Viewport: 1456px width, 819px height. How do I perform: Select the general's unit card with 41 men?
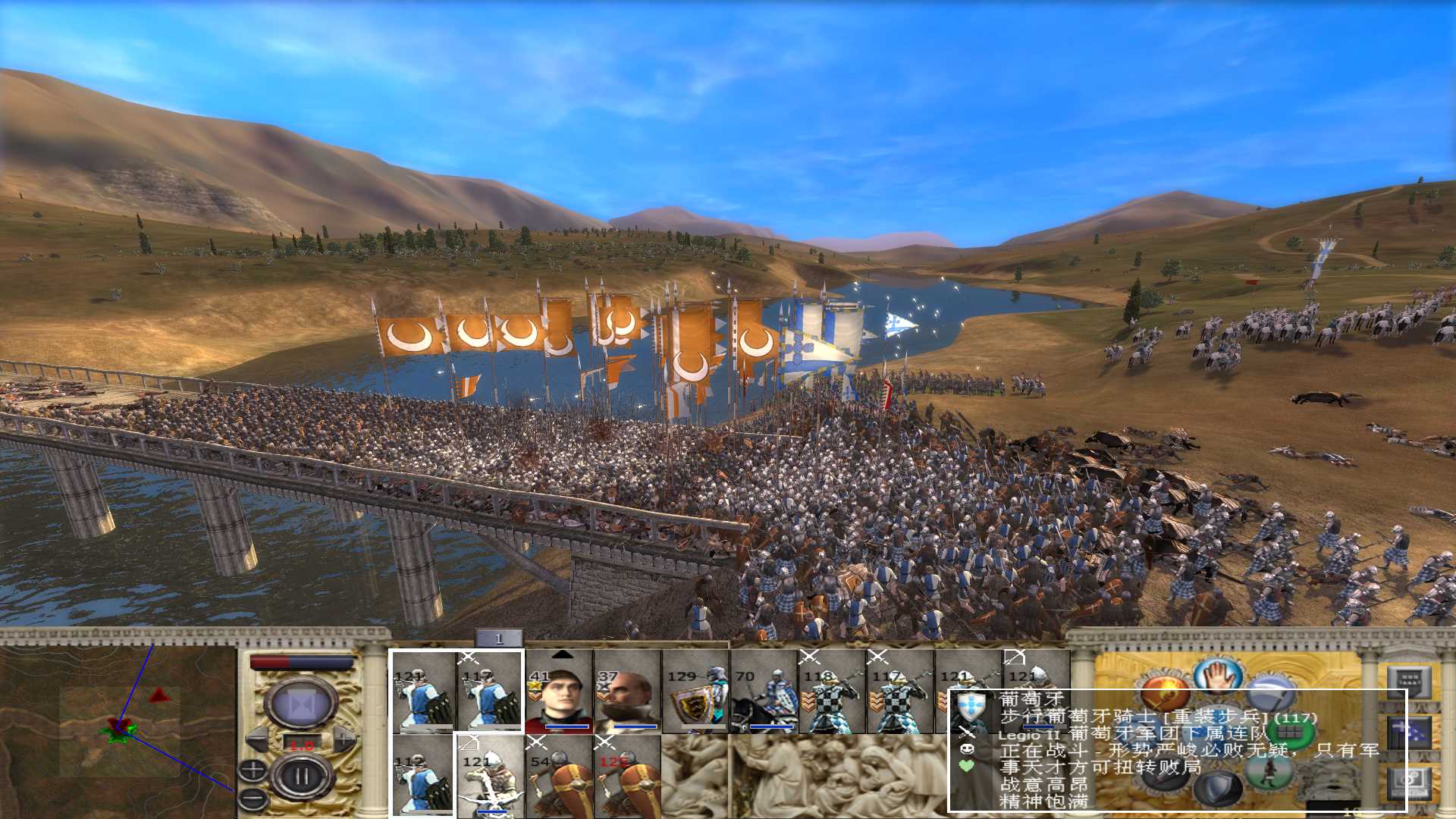[558, 692]
